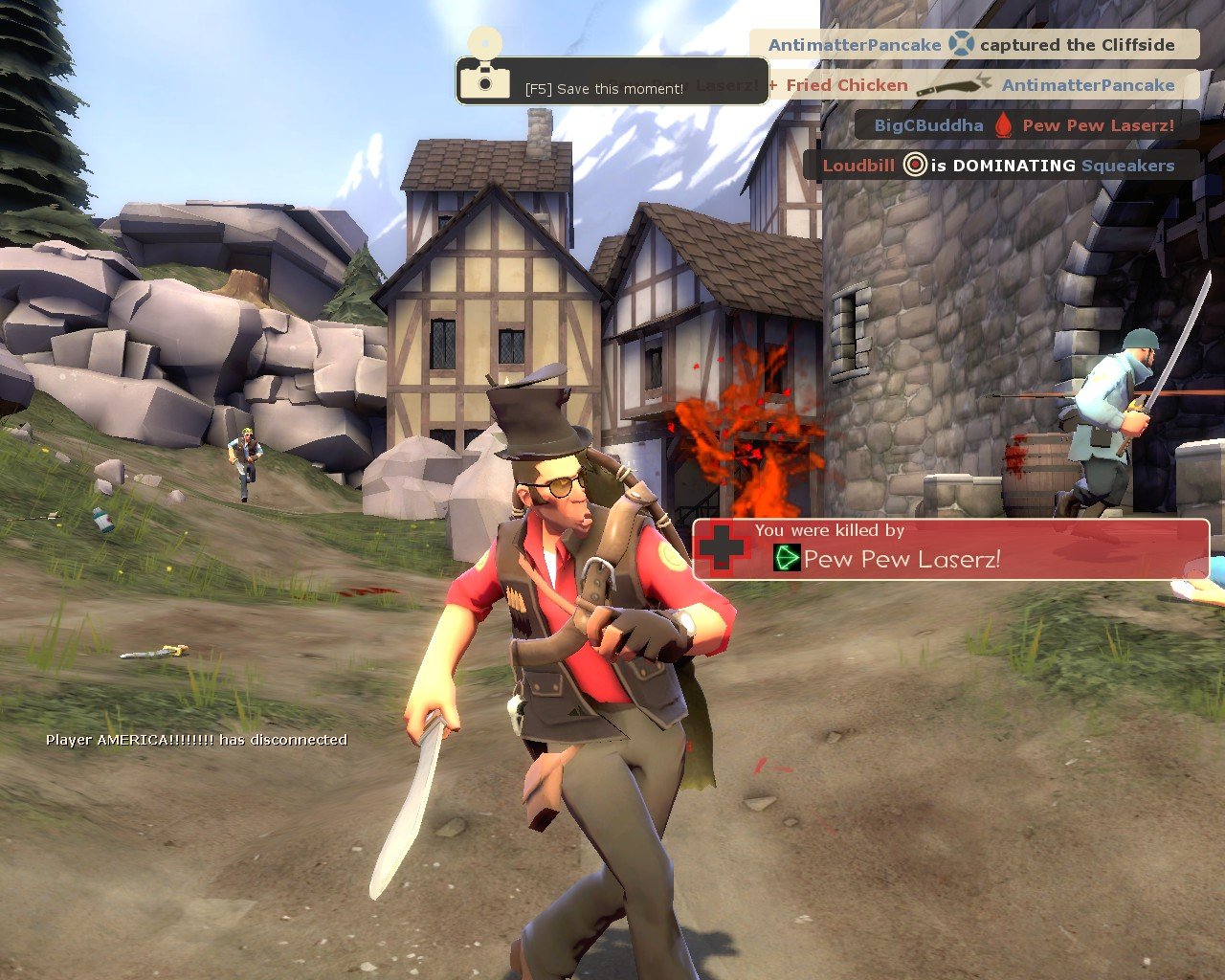
Task: Click the "has disconnected" chat message
Action: [x=196, y=739]
